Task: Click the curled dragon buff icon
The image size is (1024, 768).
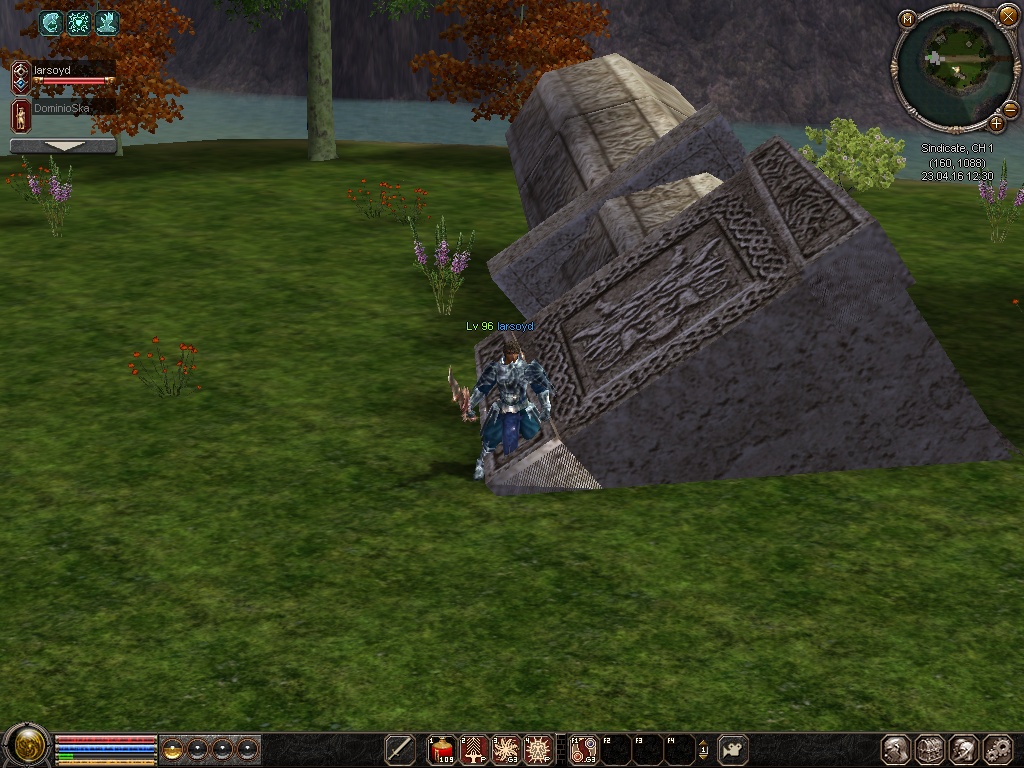Action: (50, 23)
